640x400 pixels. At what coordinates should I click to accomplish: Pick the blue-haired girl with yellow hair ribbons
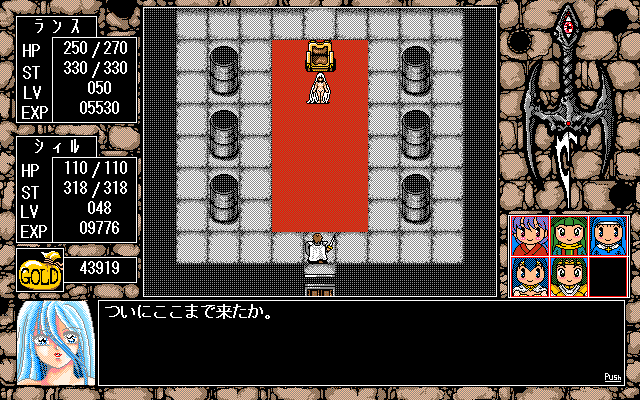pos(528,275)
